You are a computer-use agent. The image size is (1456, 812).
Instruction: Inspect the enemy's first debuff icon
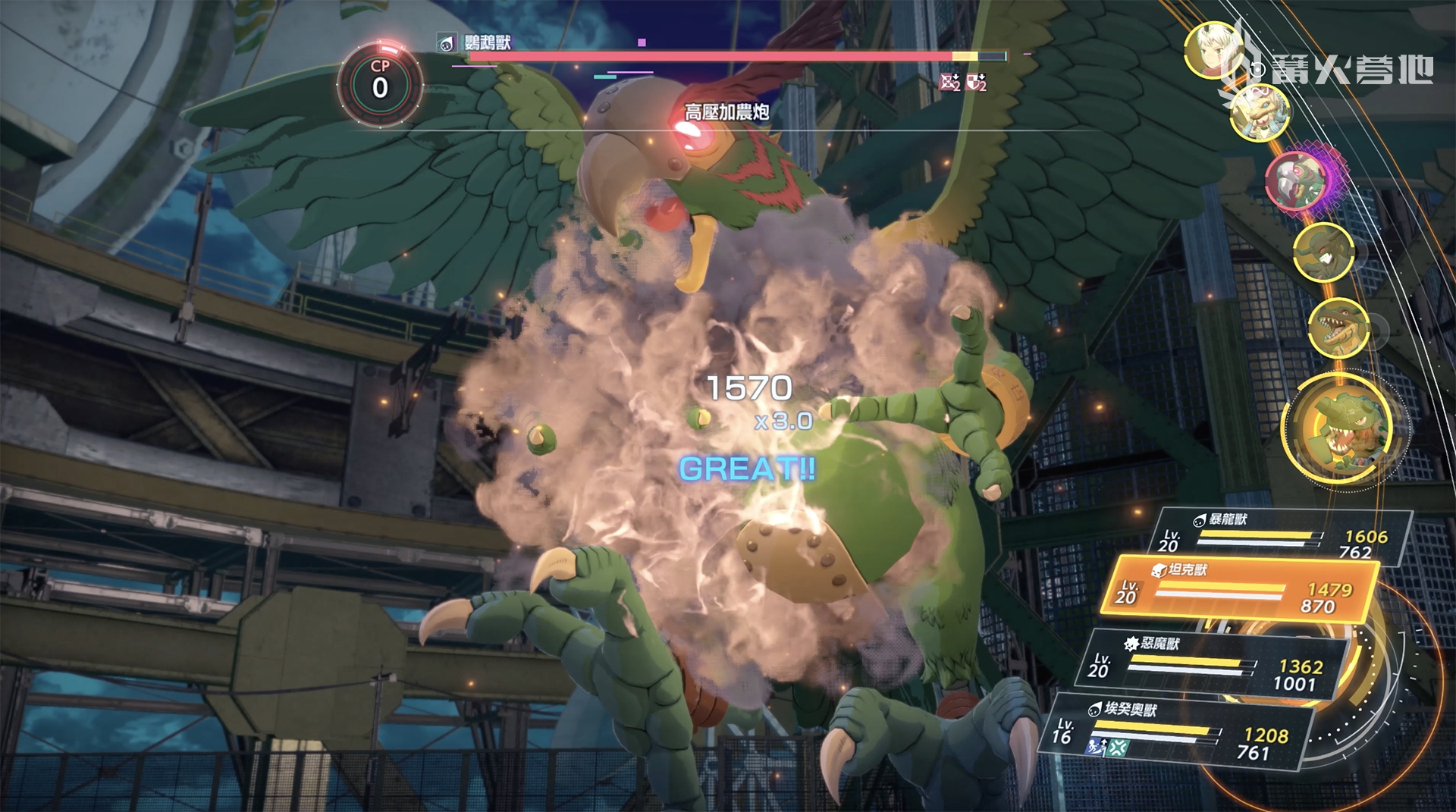click(x=950, y=82)
